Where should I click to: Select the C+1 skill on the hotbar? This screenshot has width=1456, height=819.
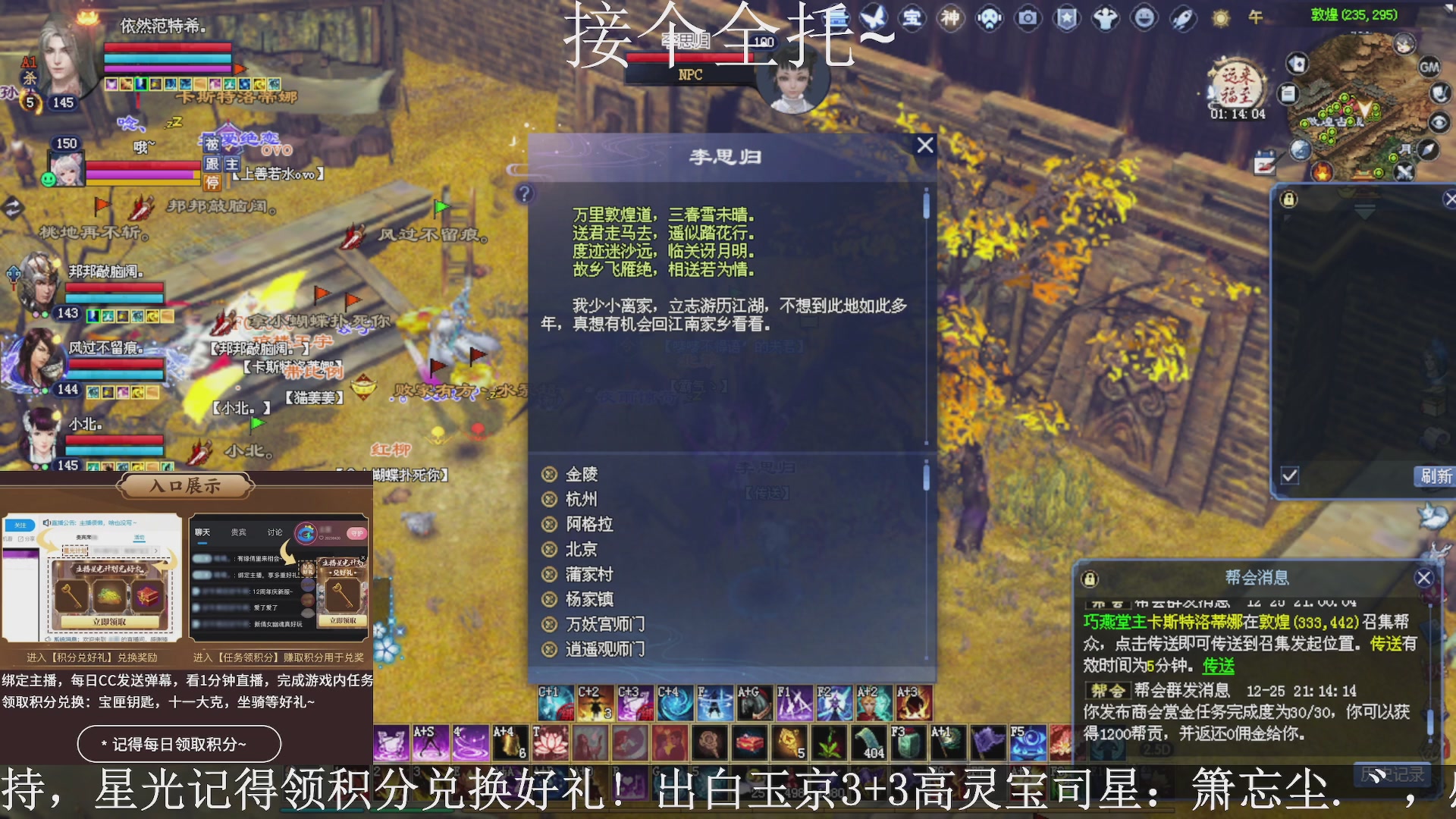click(554, 704)
